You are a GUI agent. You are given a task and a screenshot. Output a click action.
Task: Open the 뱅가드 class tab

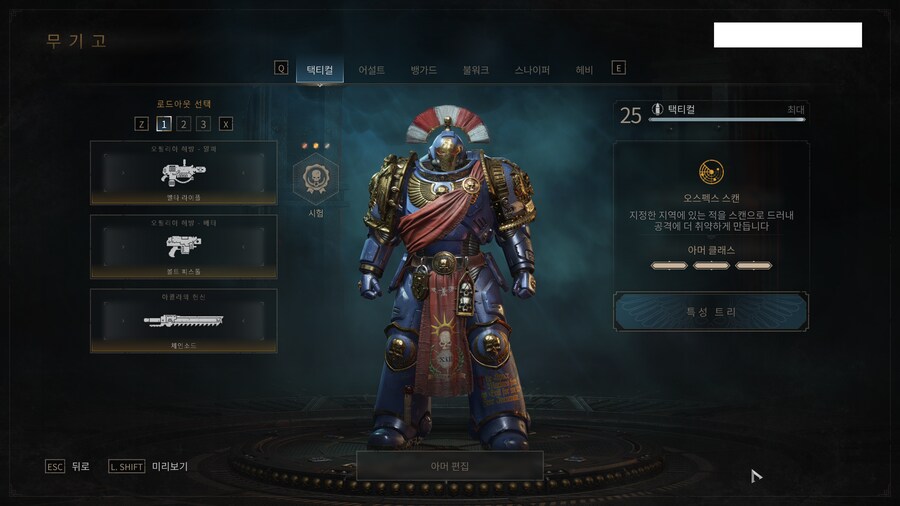(424, 70)
